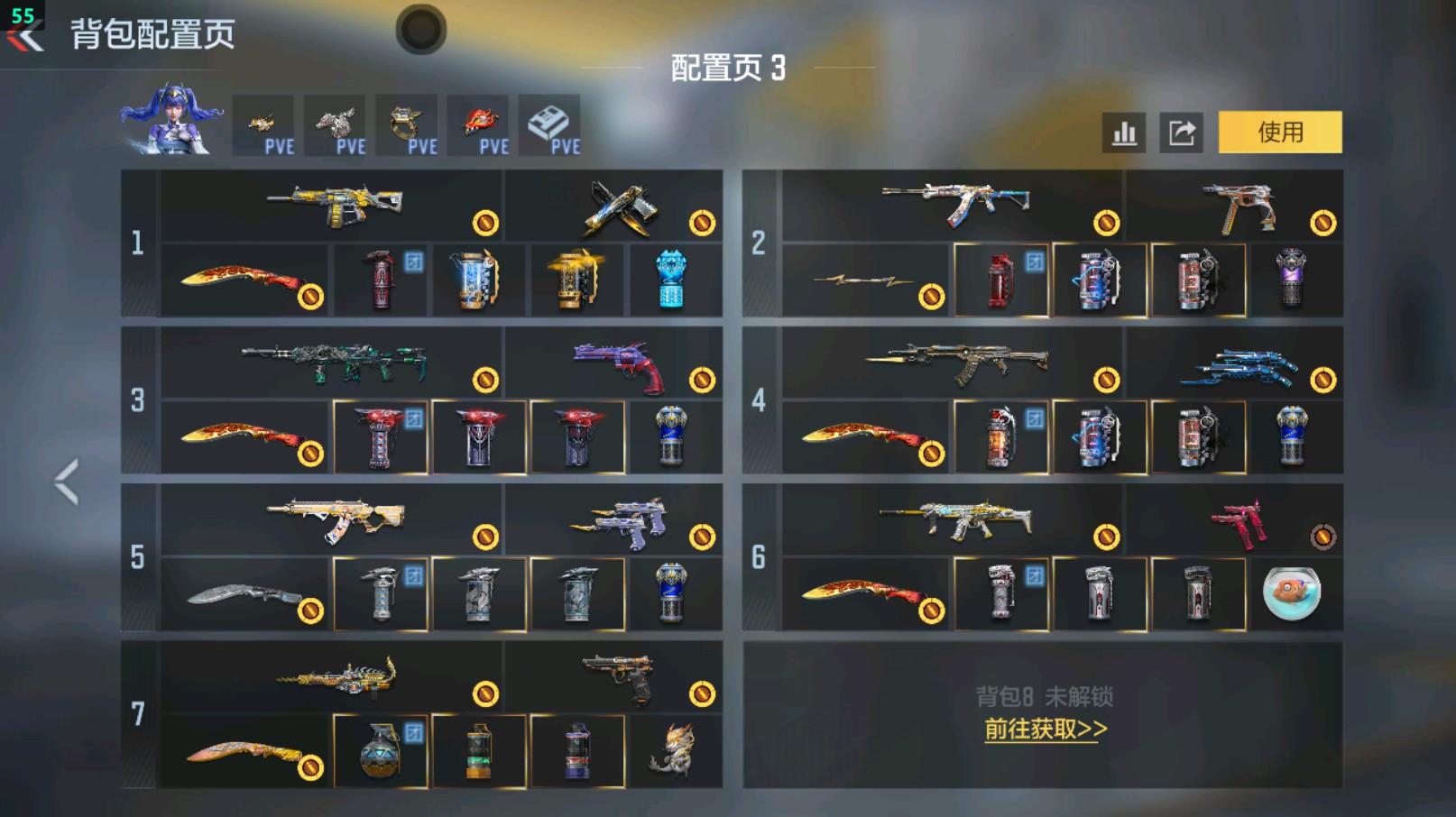Click the share loadout icon

(1182, 132)
